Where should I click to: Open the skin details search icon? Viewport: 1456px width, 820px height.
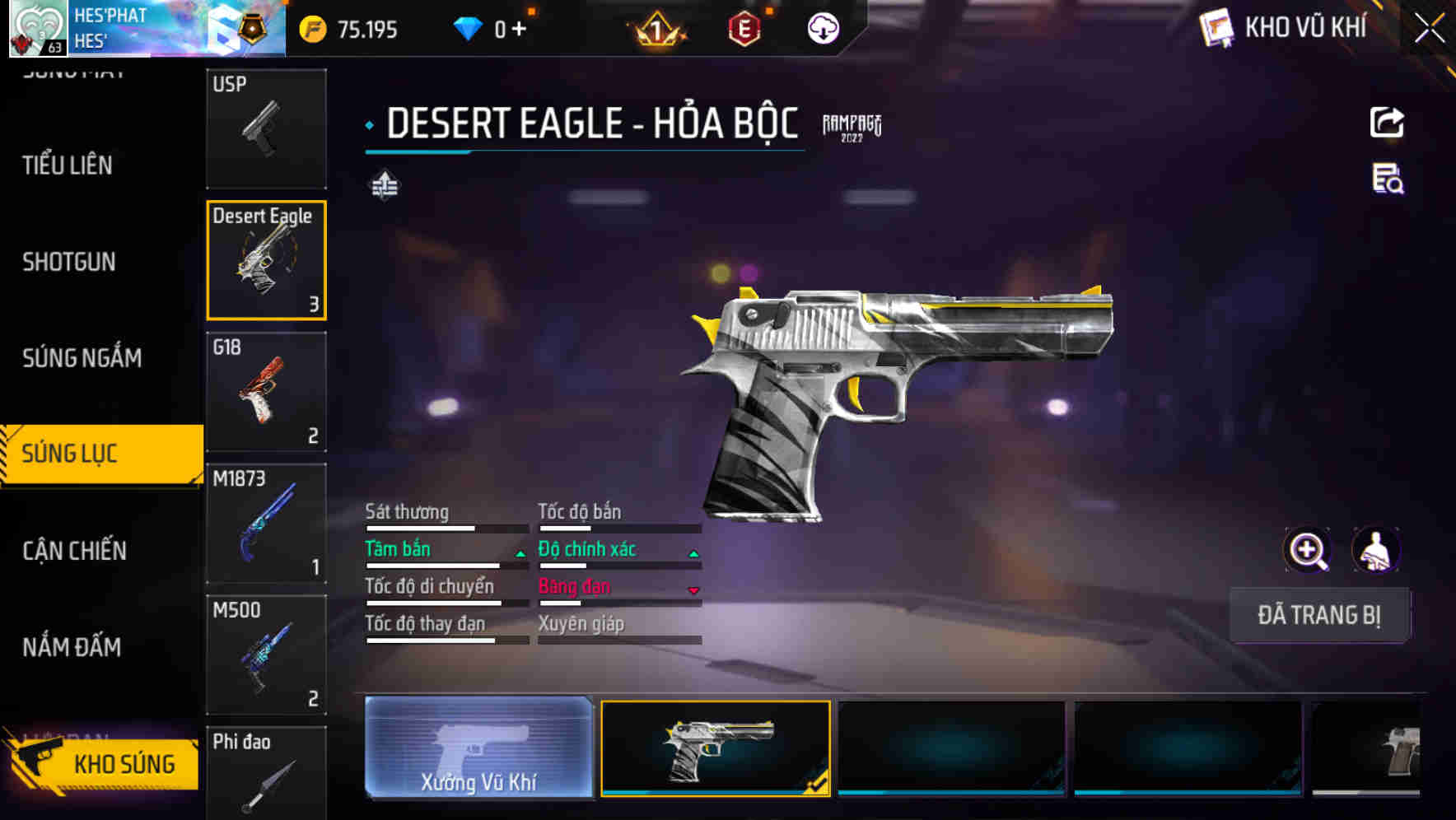click(1387, 179)
